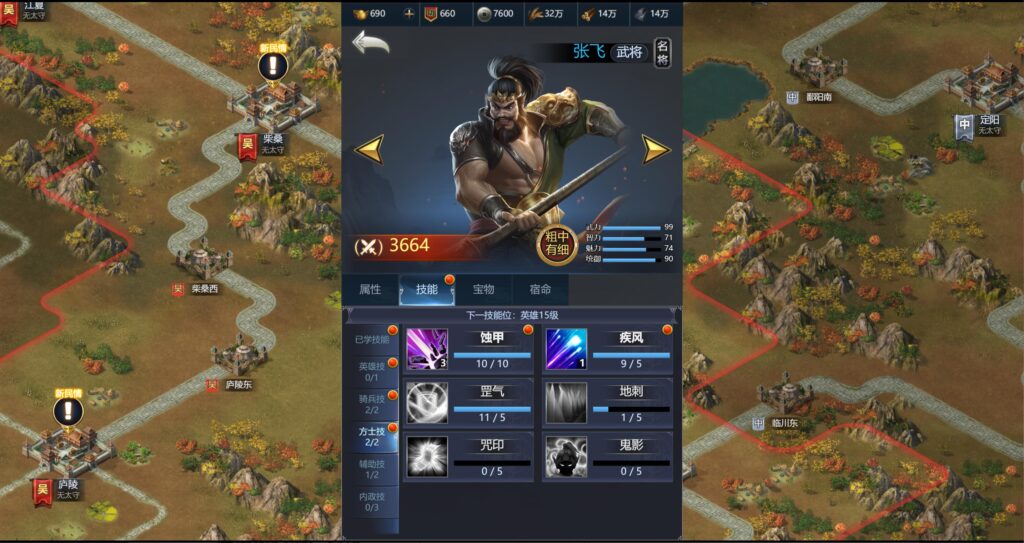Go back with the curved arrow button

coord(371,43)
